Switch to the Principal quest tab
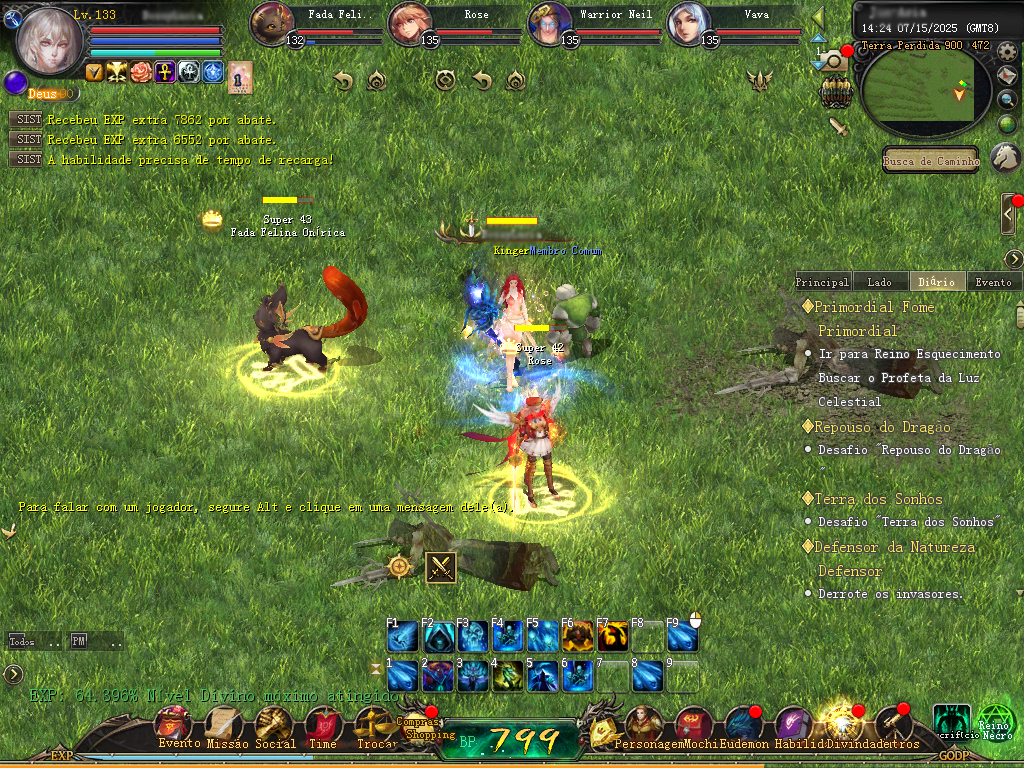Viewport: 1024px width, 768px height. (822, 282)
